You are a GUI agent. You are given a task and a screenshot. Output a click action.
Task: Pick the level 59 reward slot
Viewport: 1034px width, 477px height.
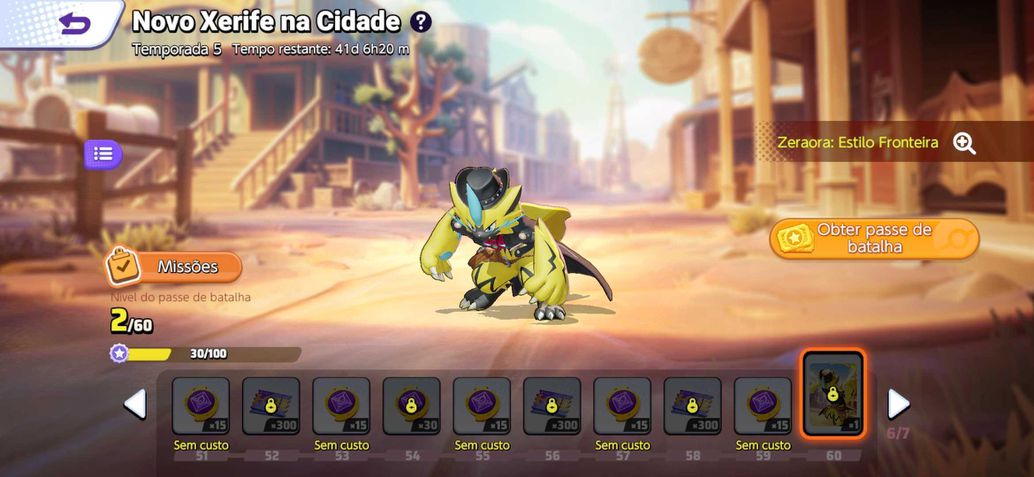tap(762, 406)
